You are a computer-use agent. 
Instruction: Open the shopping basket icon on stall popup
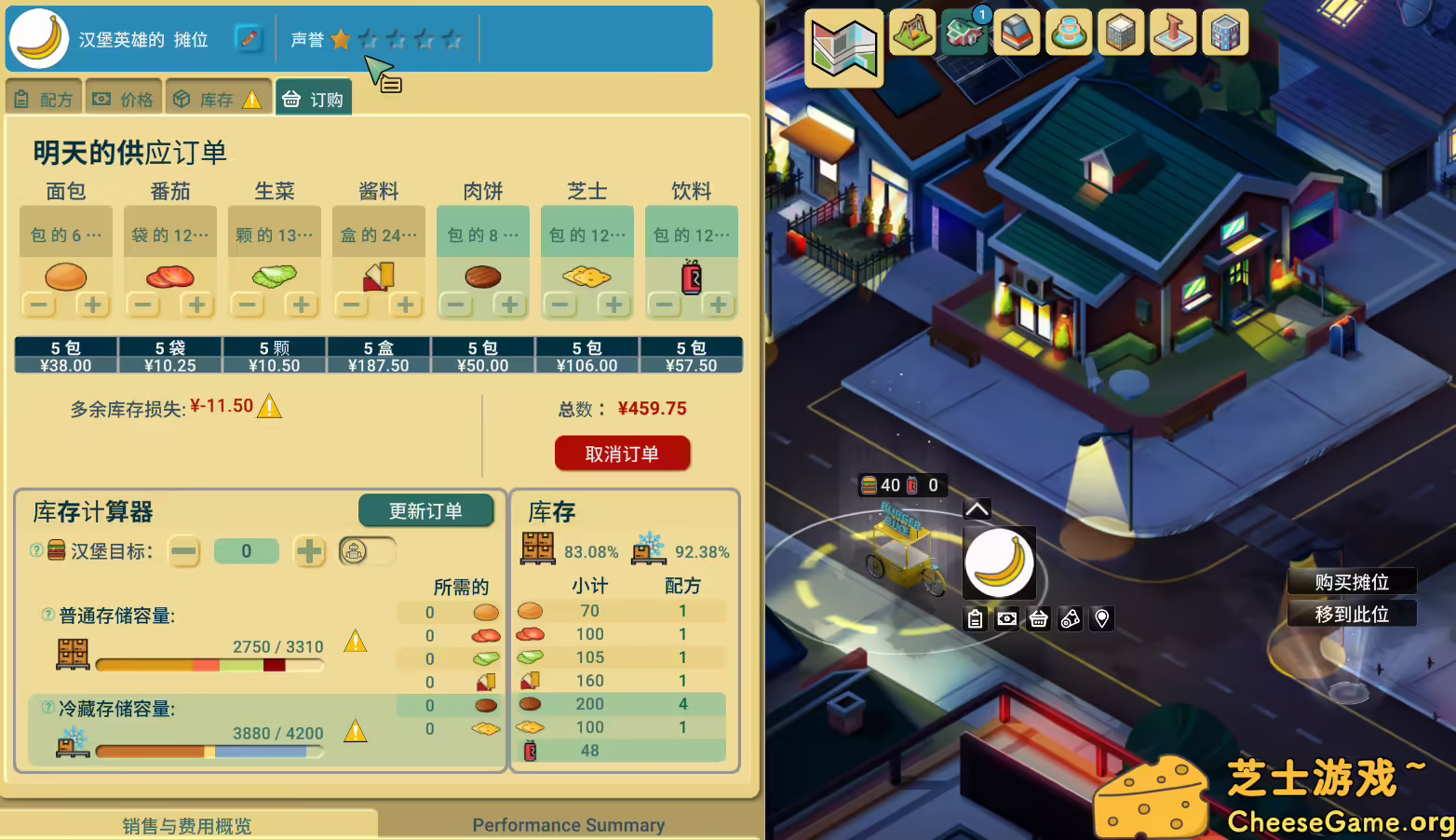1038,618
